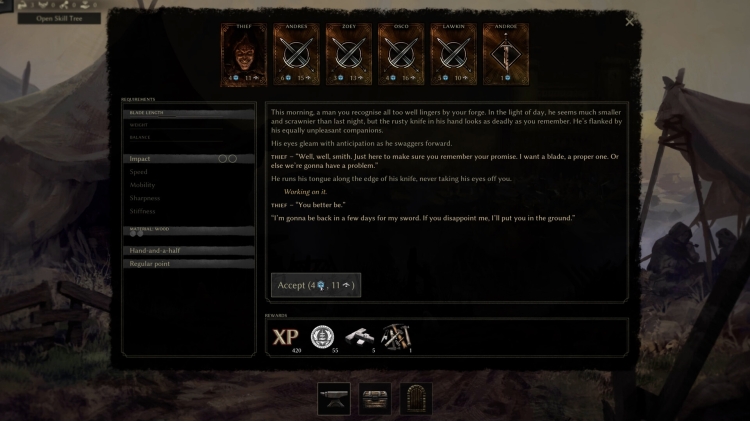Image resolution: width=750 pixels, height=422 pixels.
Task: Select the Osco customer card
Action: (x=400, y=56)
